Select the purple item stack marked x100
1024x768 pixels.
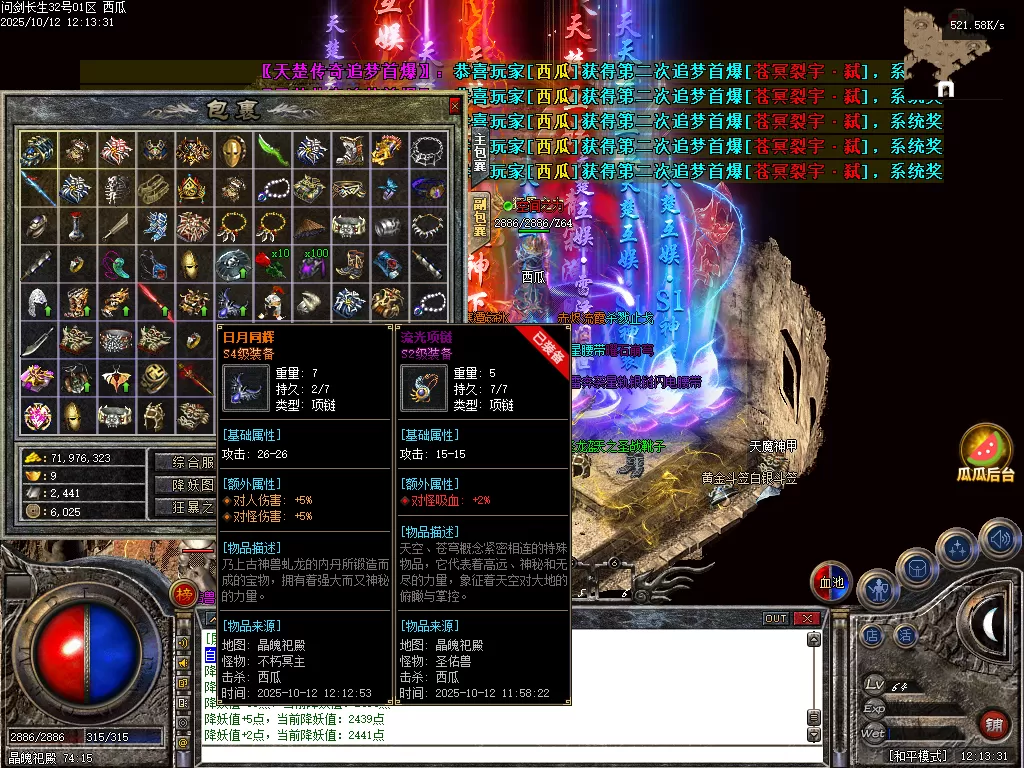pos(310,264)
